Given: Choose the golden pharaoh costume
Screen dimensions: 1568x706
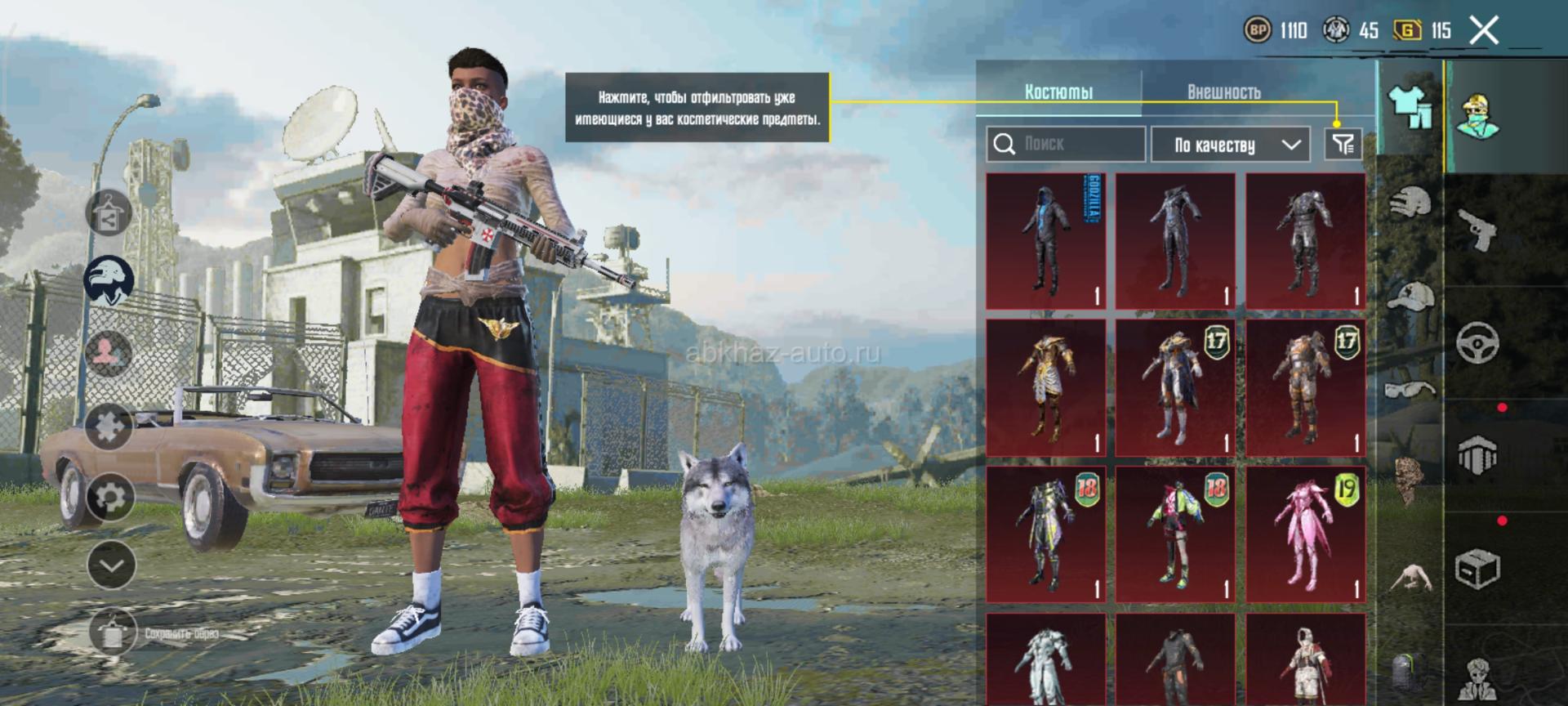Looking at the screenshot, I should (1046, 387).
